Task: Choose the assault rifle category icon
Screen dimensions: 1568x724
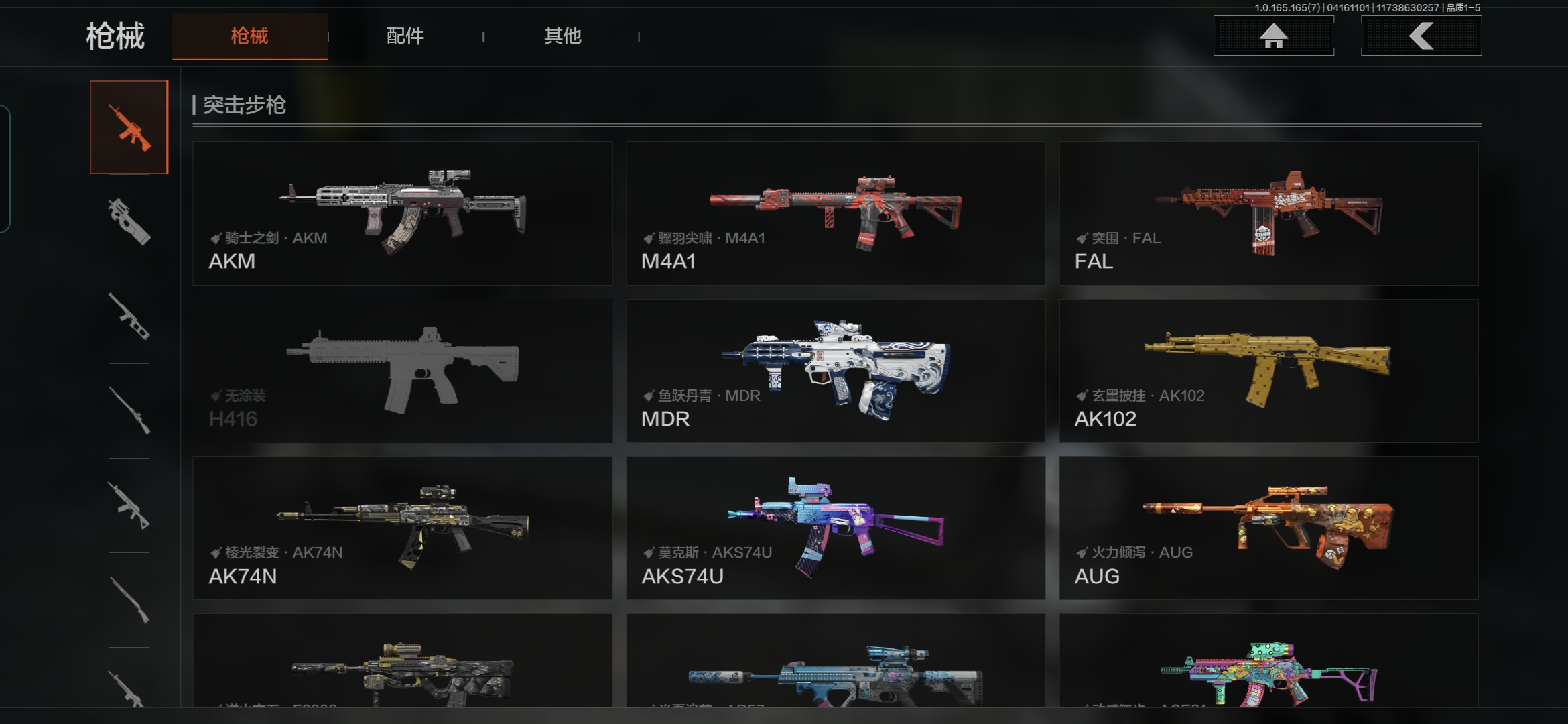Action: point(129,127)
